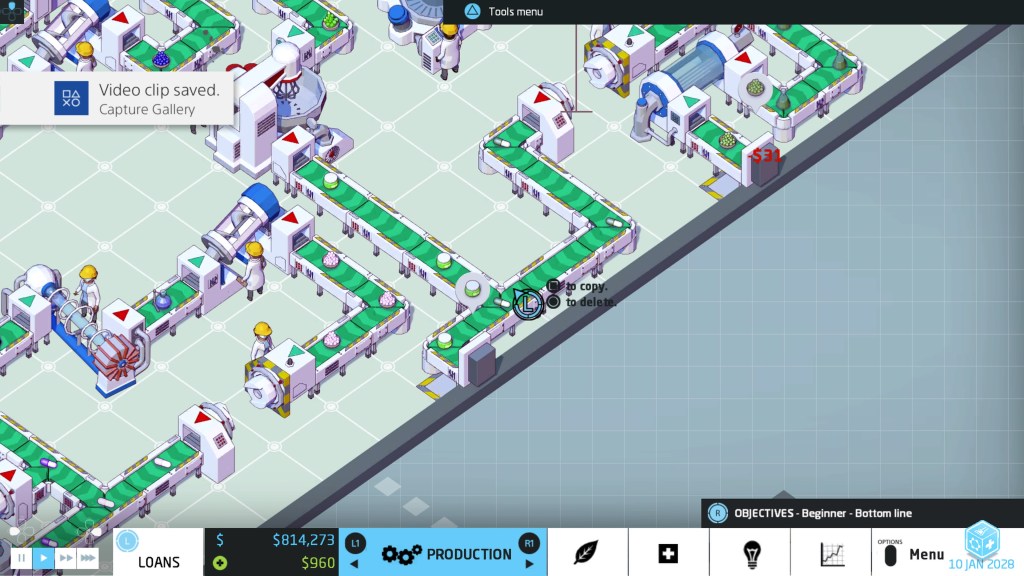Image resolution: width=1024 pixels, height=576 pixels.
Task: Pause the game speed
Action: (x=21, y=558)
